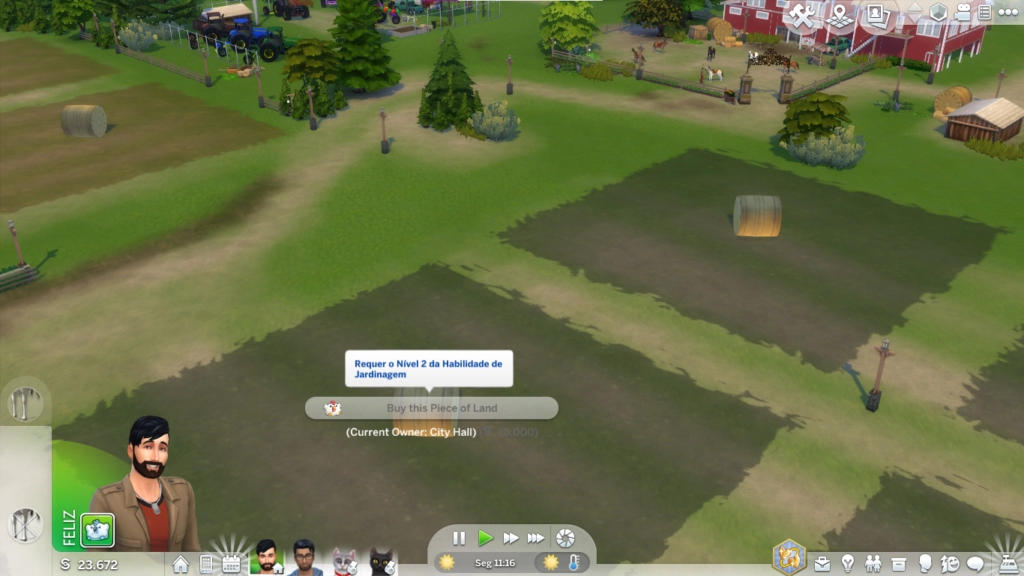Open Build Mode with hammer and wrench icon
This screenshot has width=1024, height=576.
tap(802, 15)
